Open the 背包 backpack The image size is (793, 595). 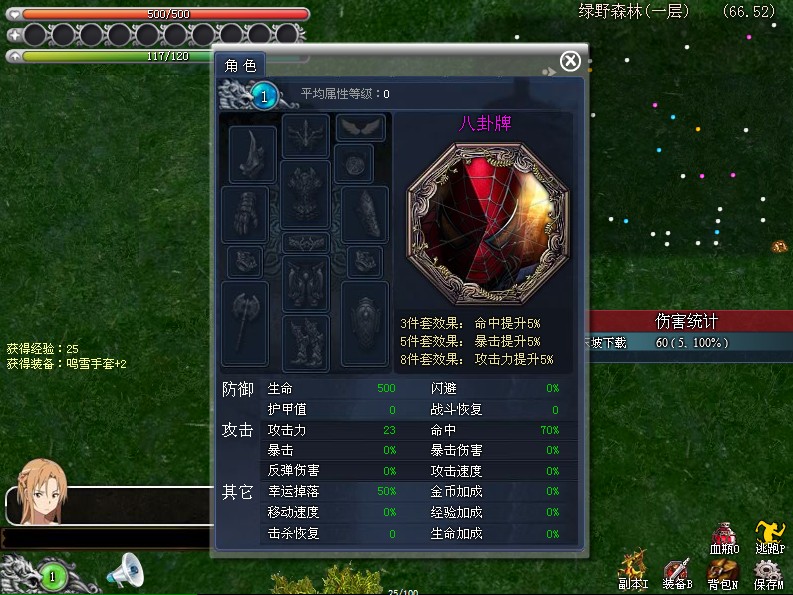coord(722,572)
